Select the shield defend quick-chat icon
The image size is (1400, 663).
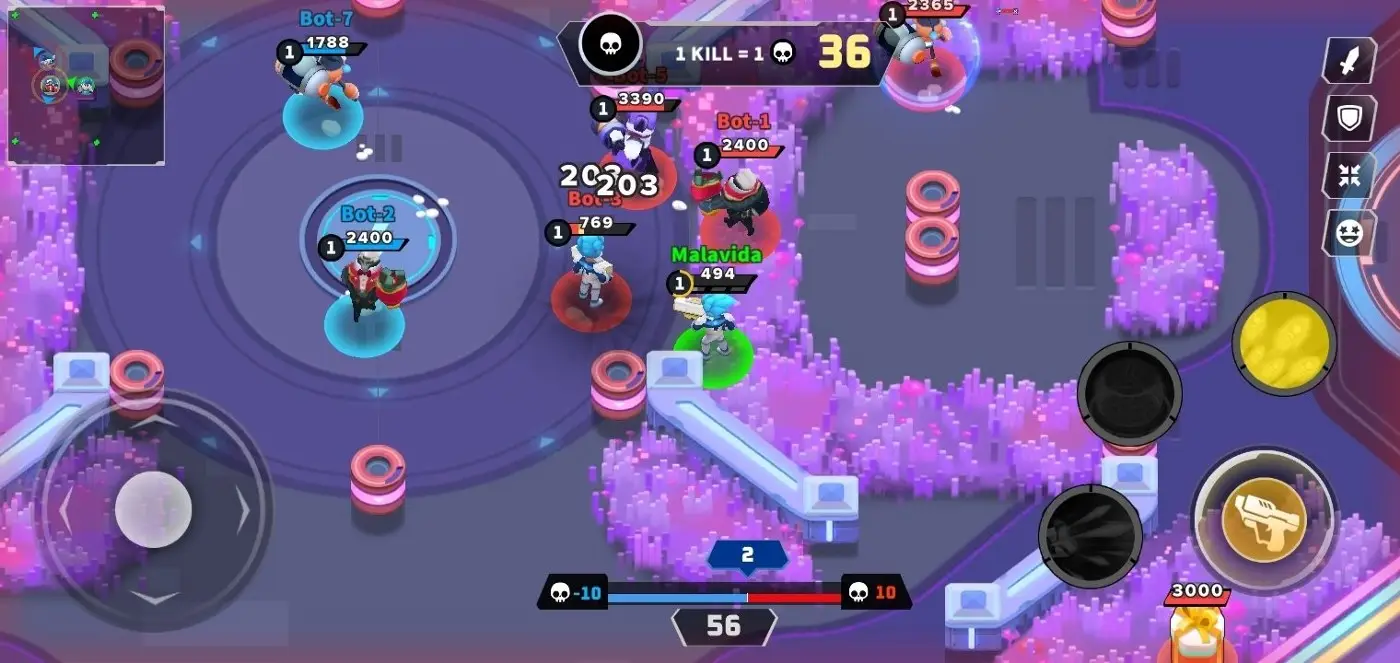[1350, 118]
